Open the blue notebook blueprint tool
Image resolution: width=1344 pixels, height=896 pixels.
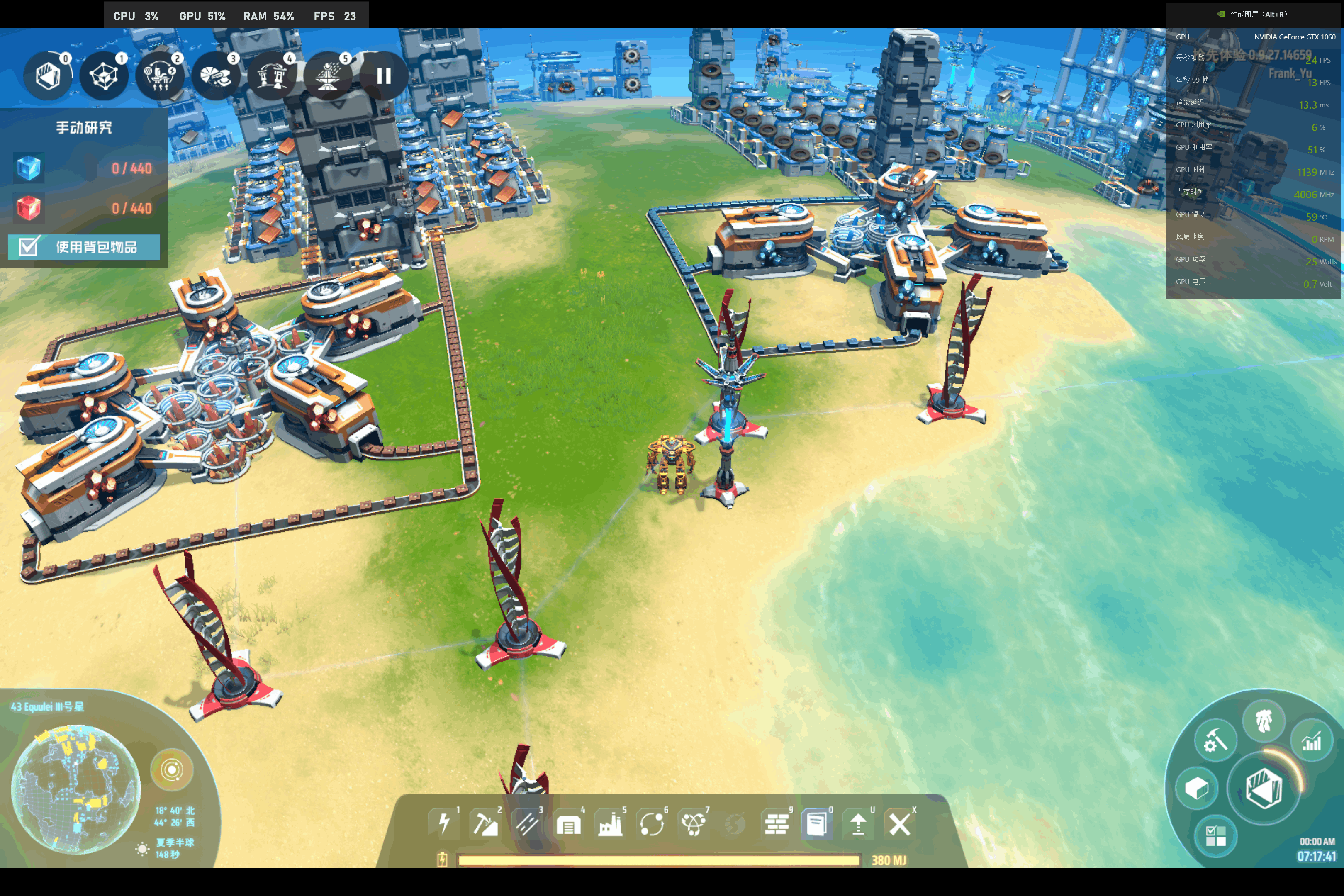tap(817, 824)
